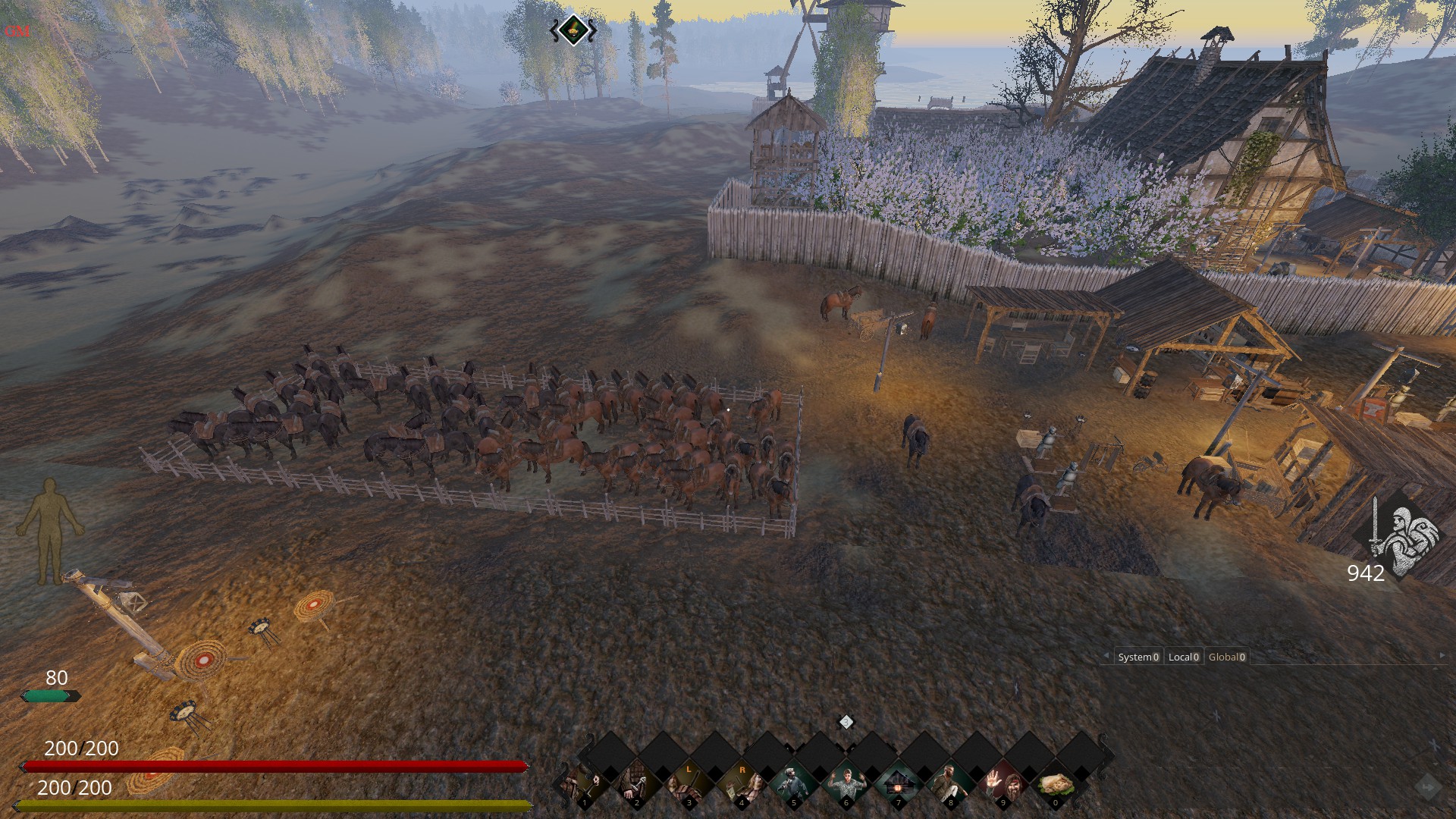Click the chat tabs right arrow
The image size is (1456, 819).
click(x=1442, y=656)
